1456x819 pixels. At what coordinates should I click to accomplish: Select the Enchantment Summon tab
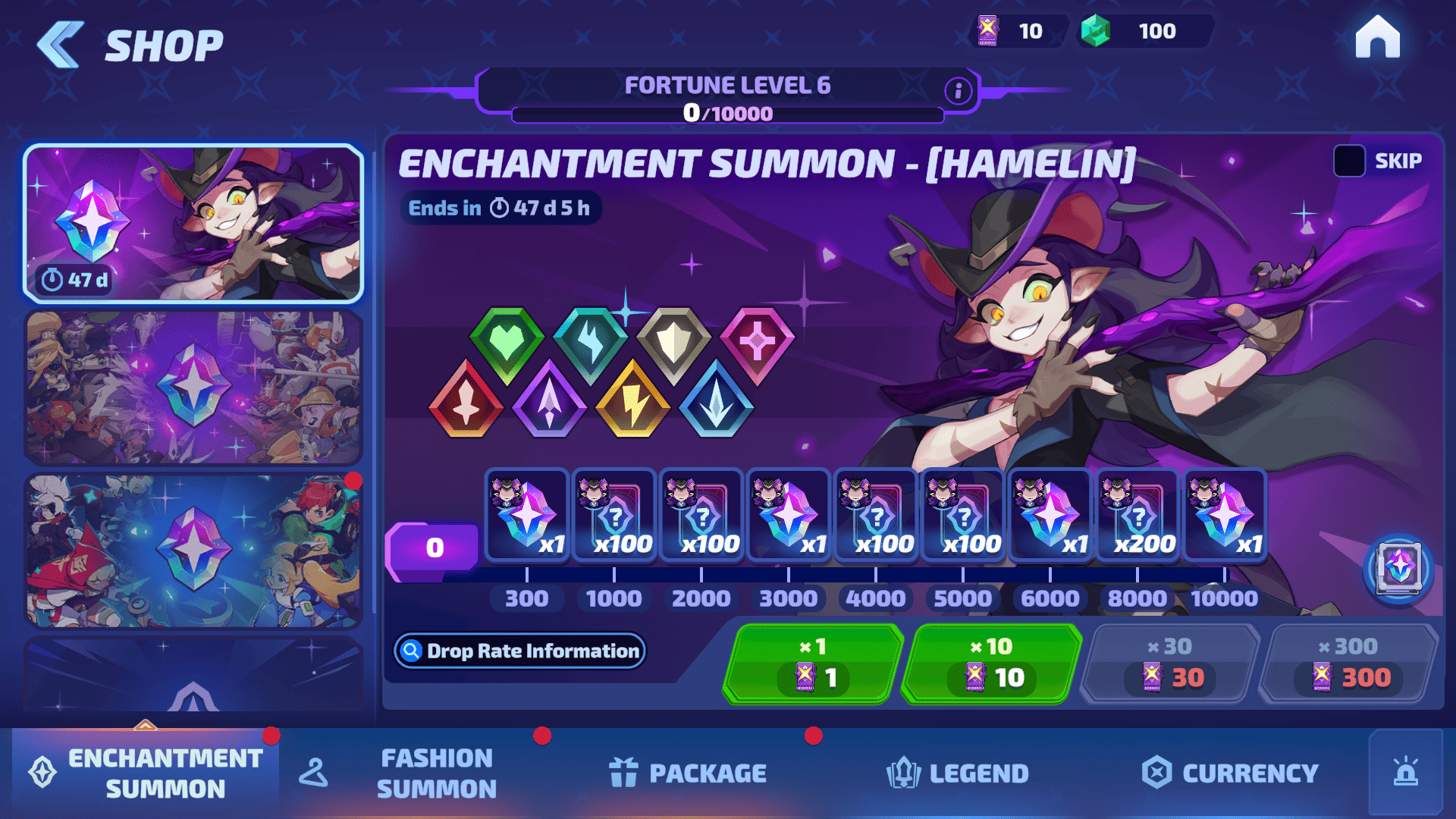[146, 773]
